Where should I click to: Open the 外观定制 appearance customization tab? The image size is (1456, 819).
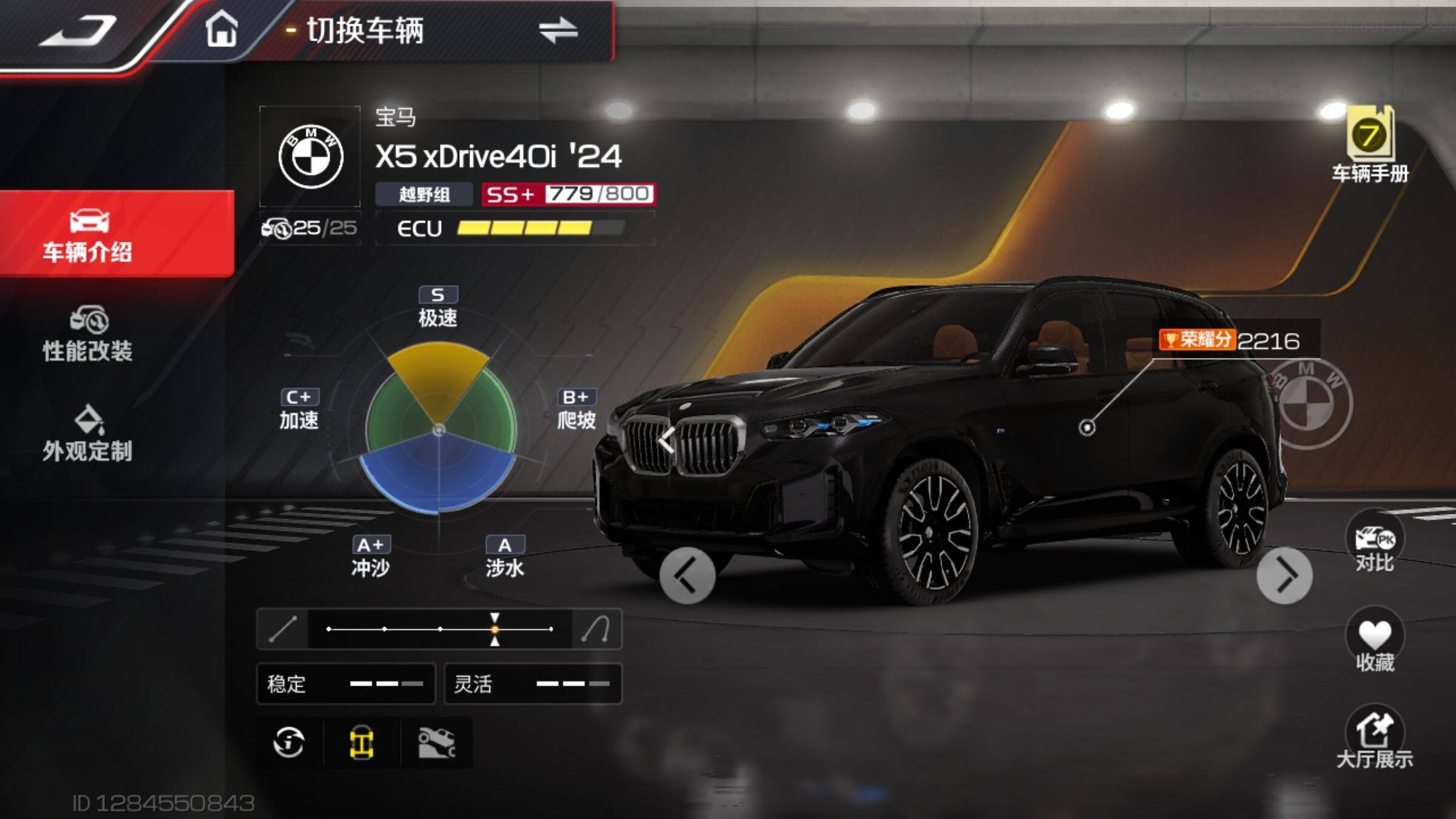tap(88, 434)
